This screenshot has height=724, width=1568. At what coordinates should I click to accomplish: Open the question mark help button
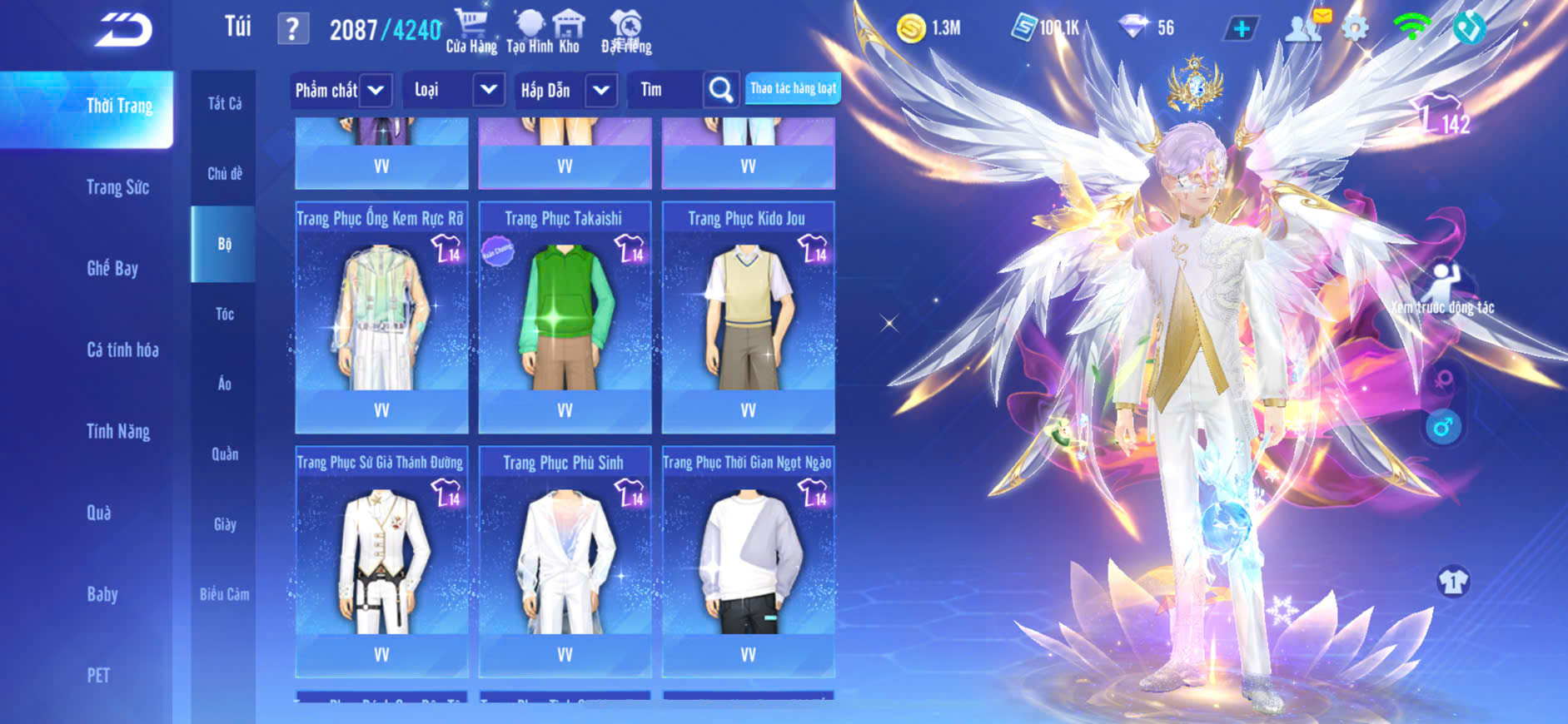coord(292,30)
